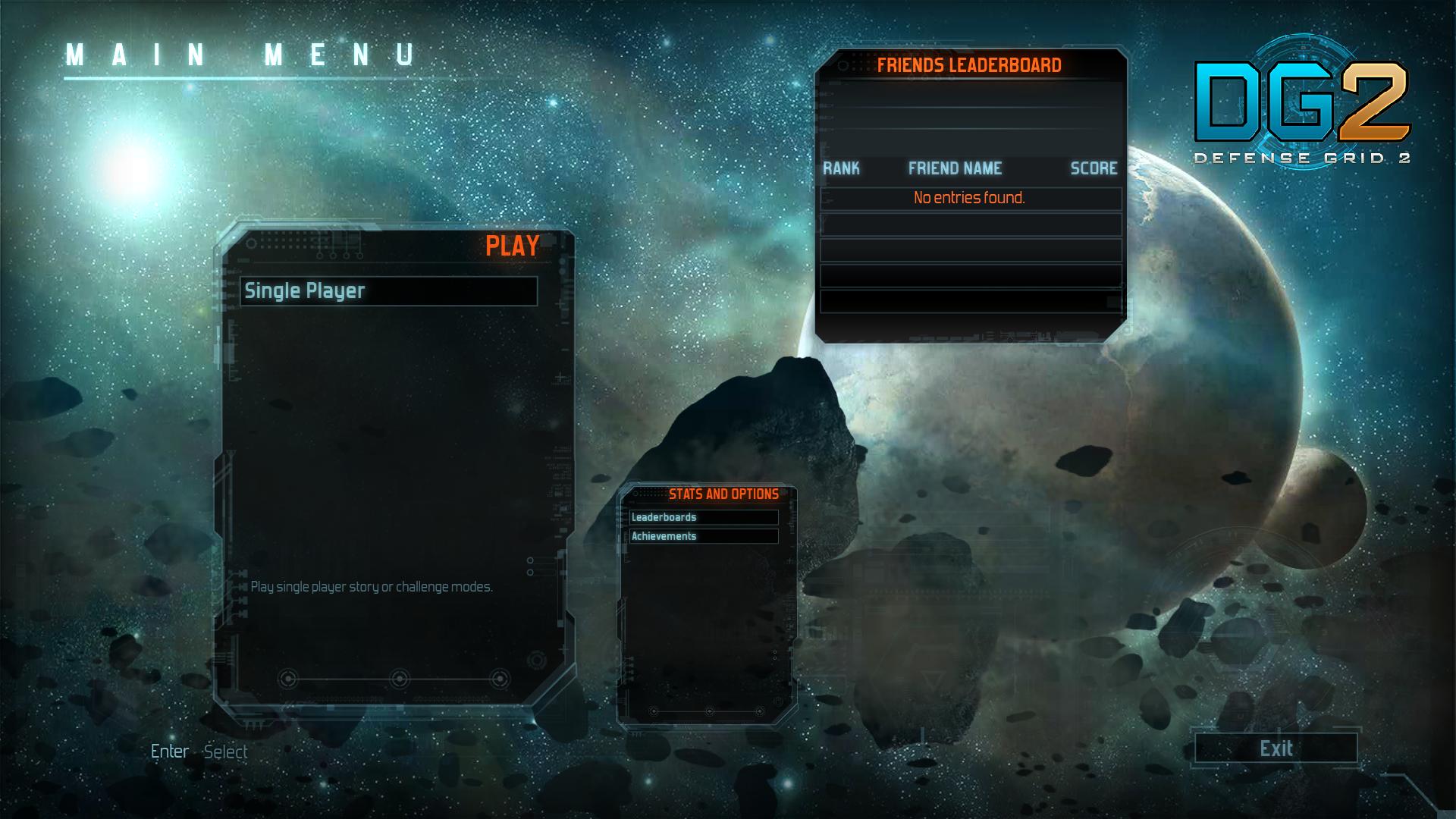Viewport: 1456px width, 819px height.
Task: Click the small circular emblem under Stats panel
Action: click(653, 711)
